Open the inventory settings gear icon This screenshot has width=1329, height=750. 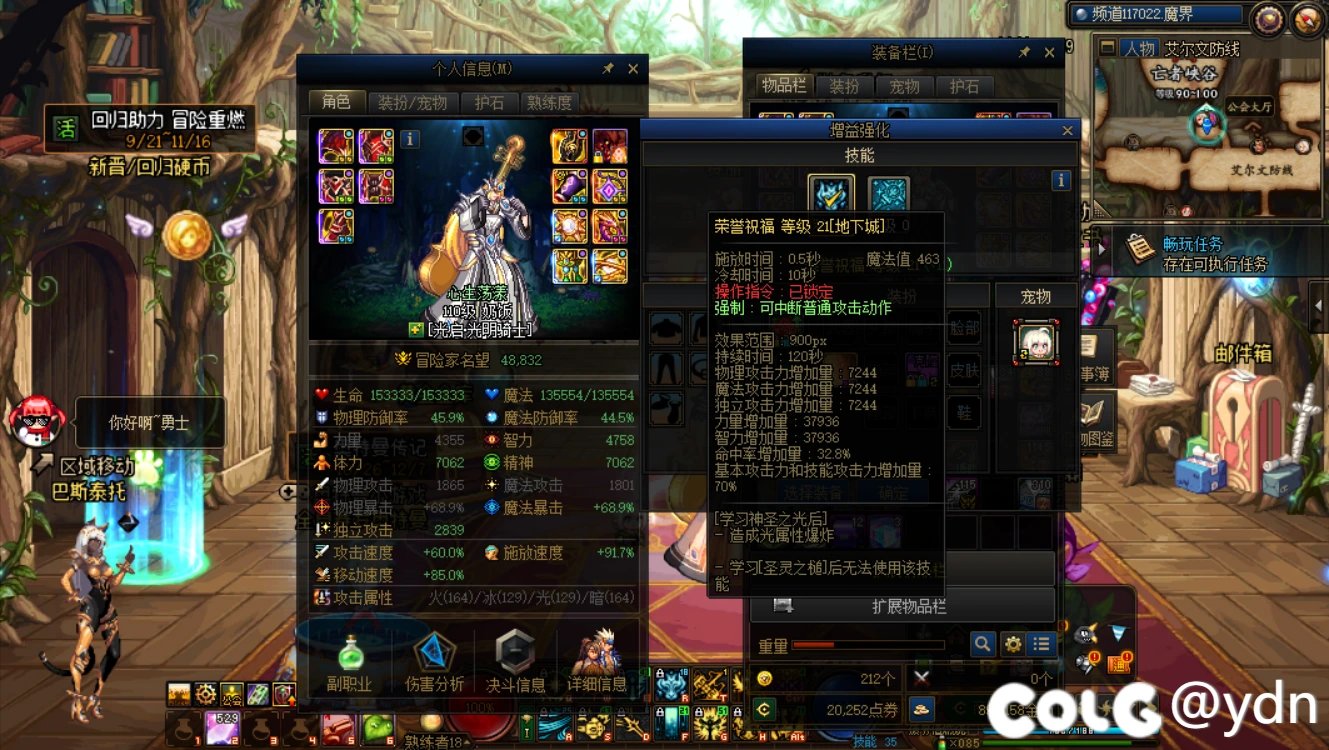pos(1013,644)
